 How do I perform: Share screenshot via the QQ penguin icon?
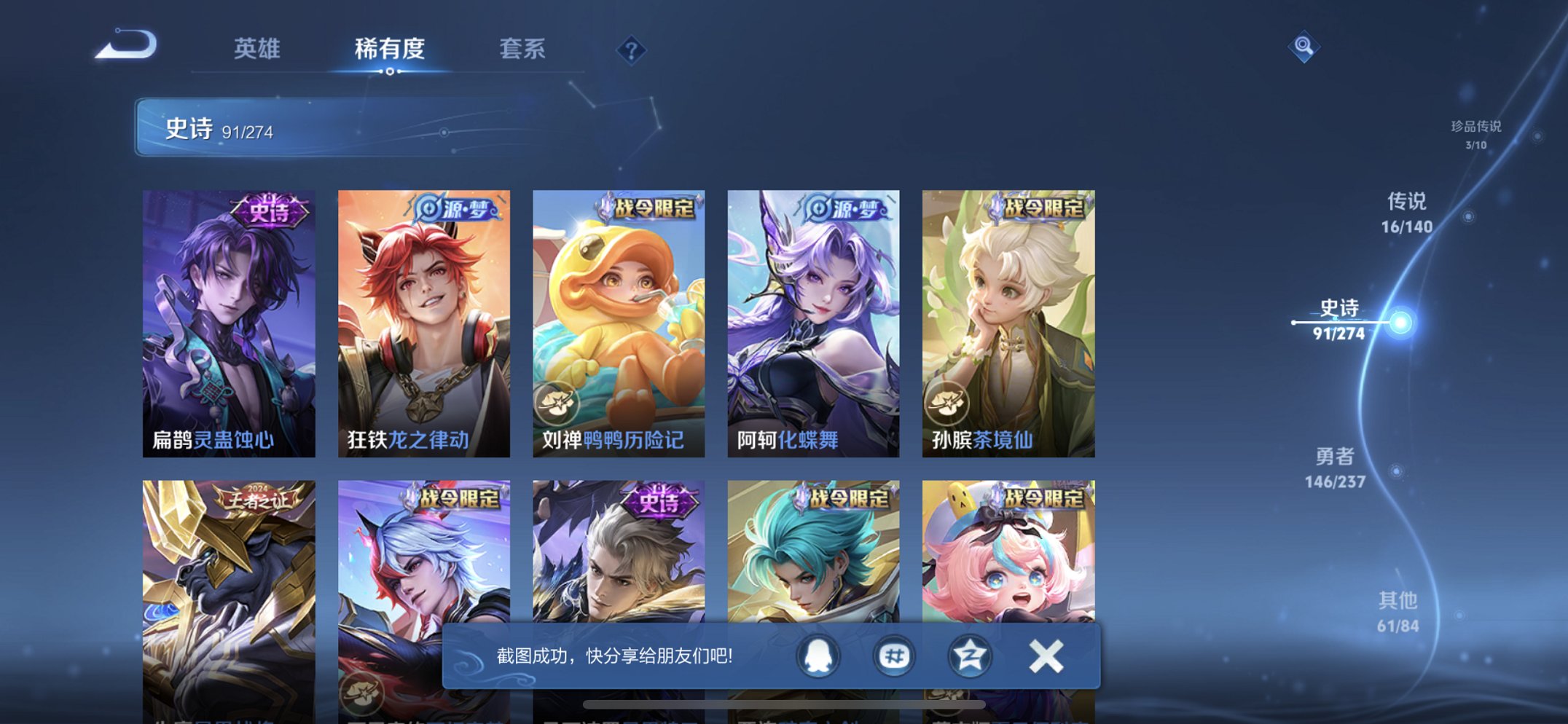818,655
